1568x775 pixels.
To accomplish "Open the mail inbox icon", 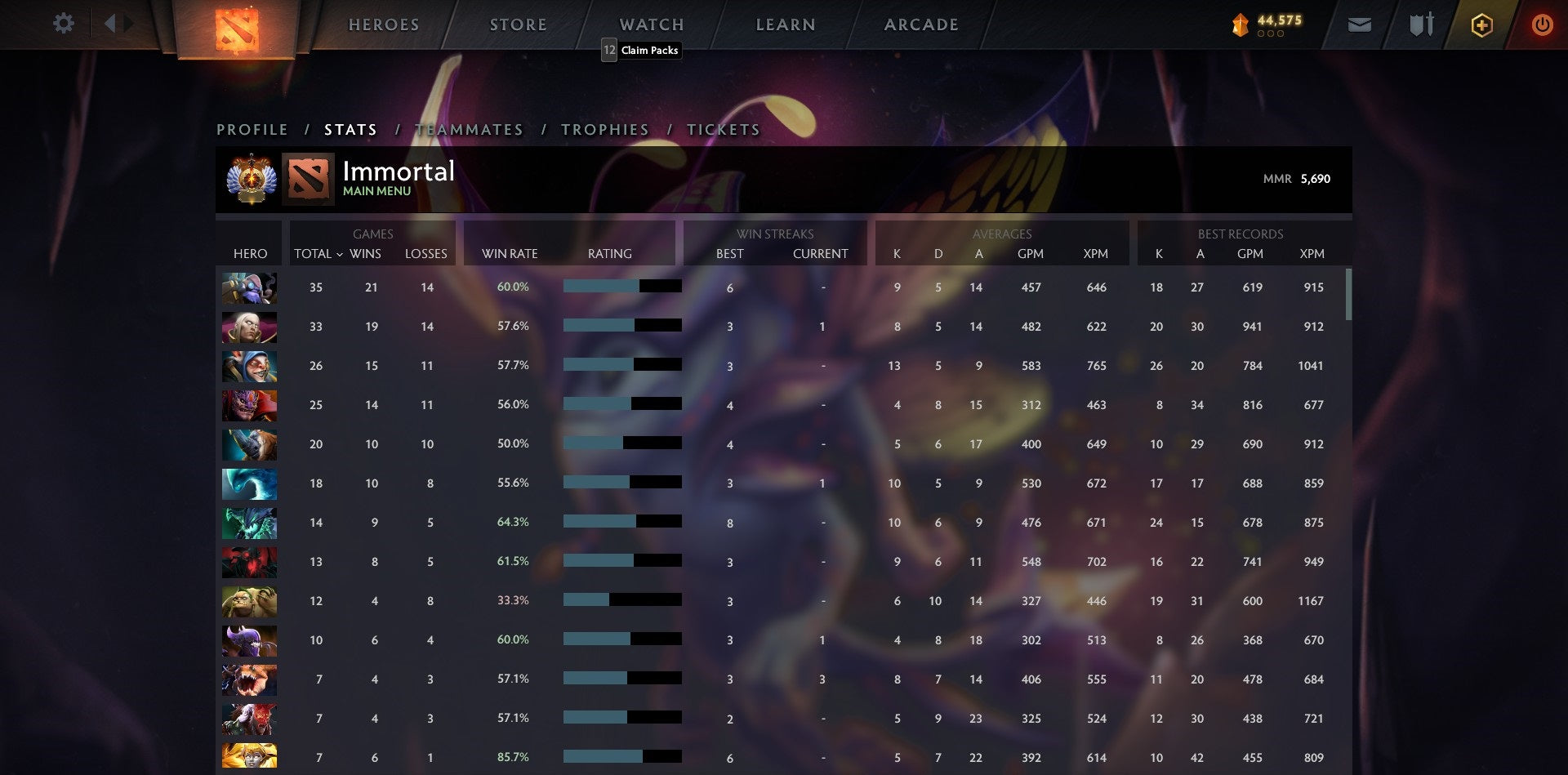I will click(1360, 24).
